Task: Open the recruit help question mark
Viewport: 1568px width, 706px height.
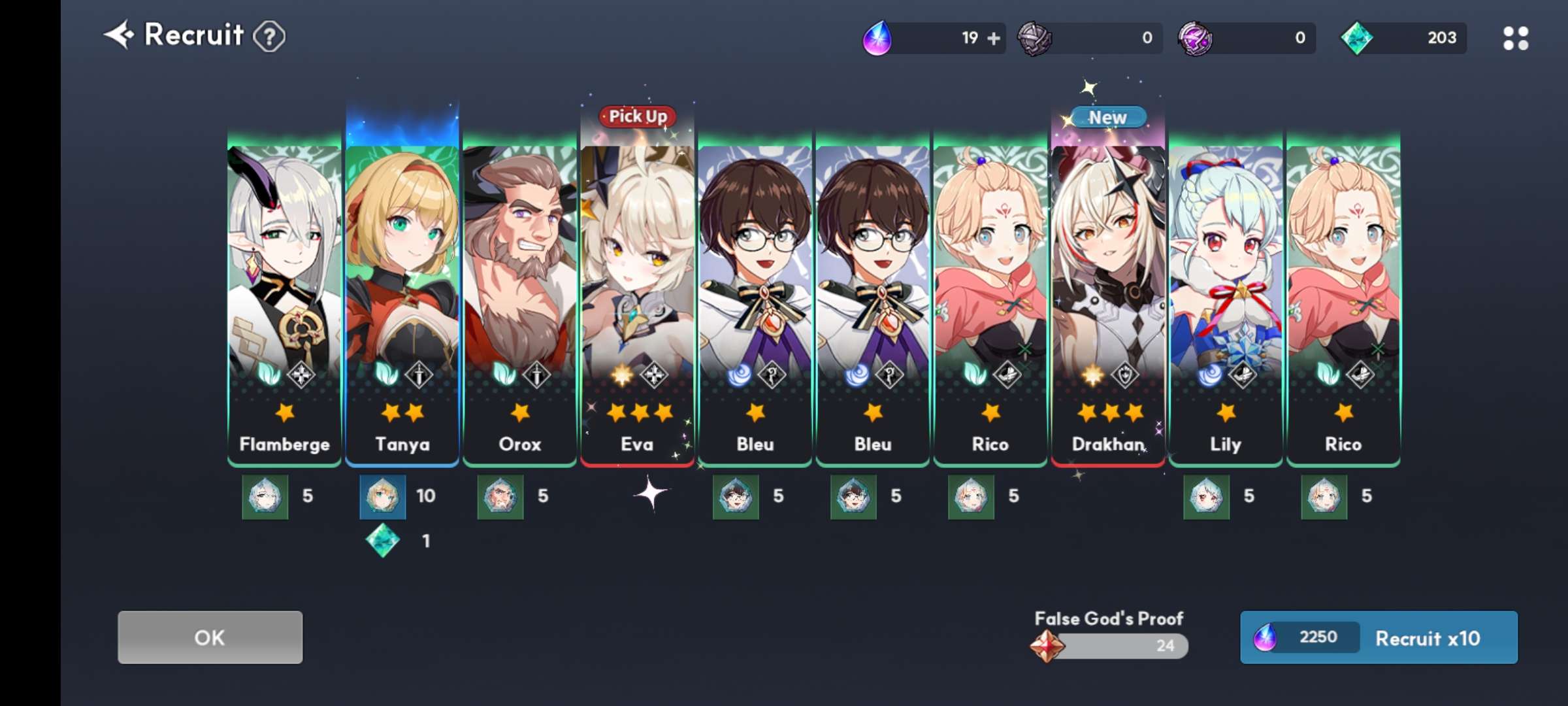Action: pos(269,37)
